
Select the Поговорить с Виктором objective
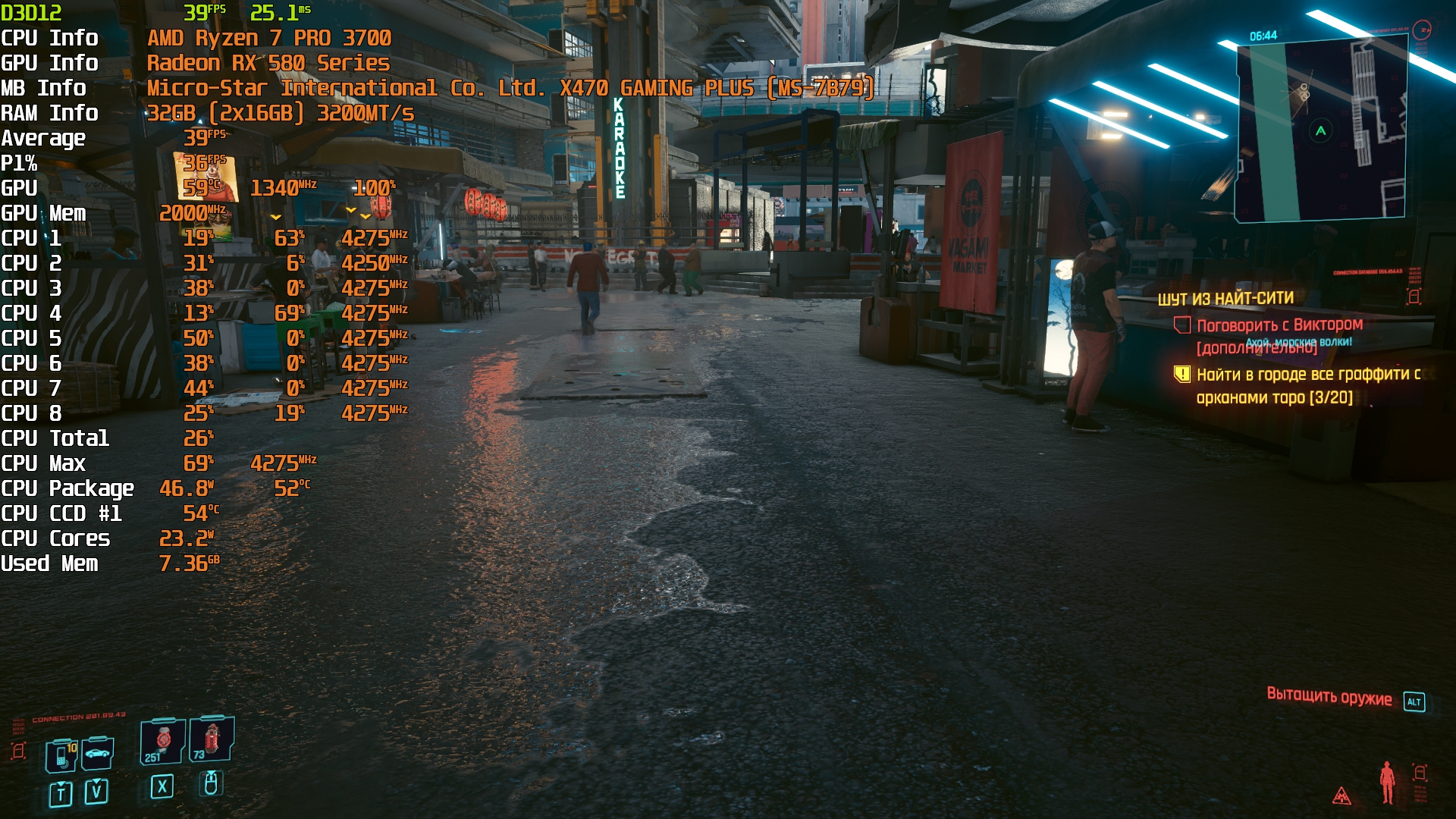pos(1279,325)
